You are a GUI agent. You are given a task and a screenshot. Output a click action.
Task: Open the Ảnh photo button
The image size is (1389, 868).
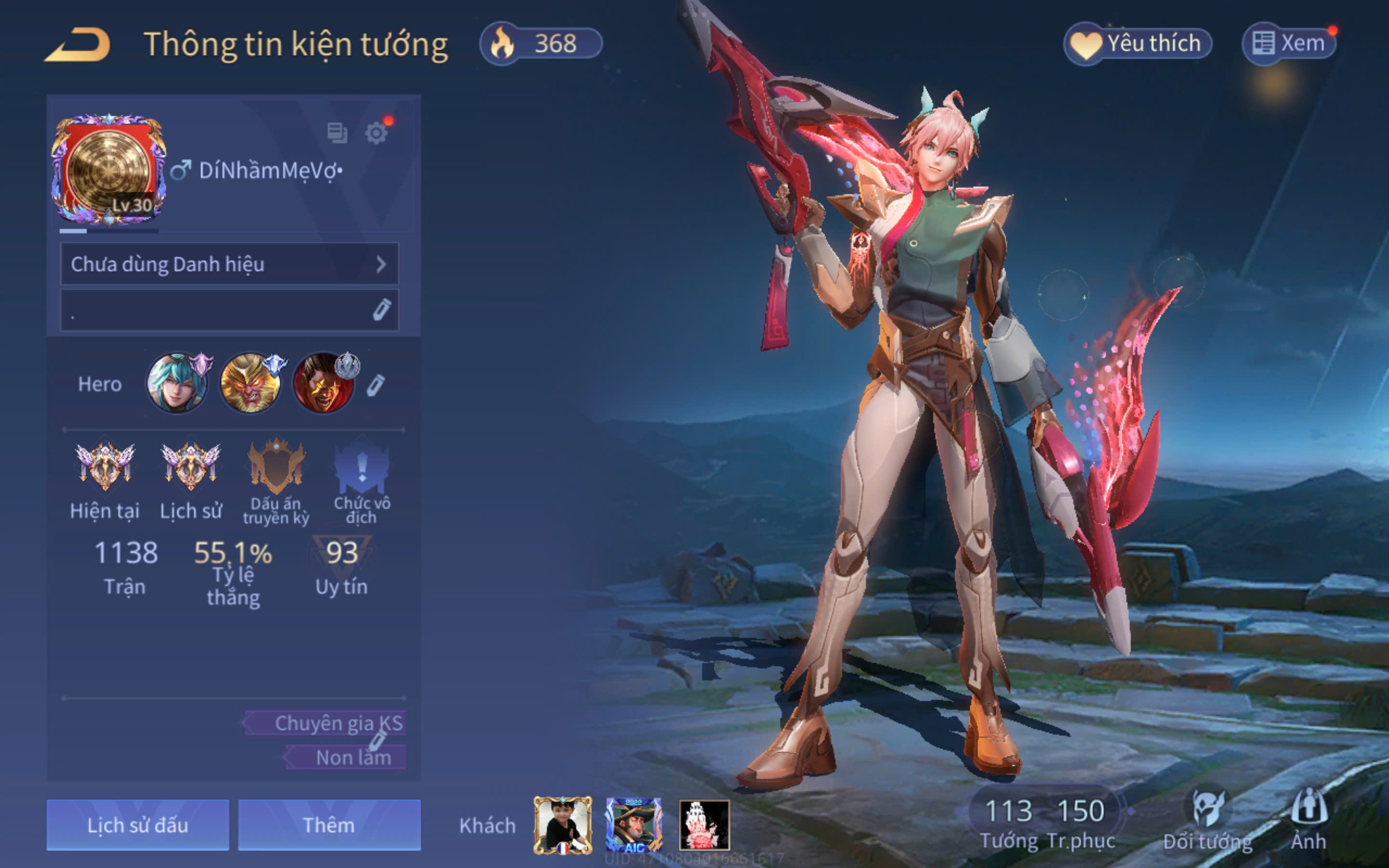point(1308,820)
